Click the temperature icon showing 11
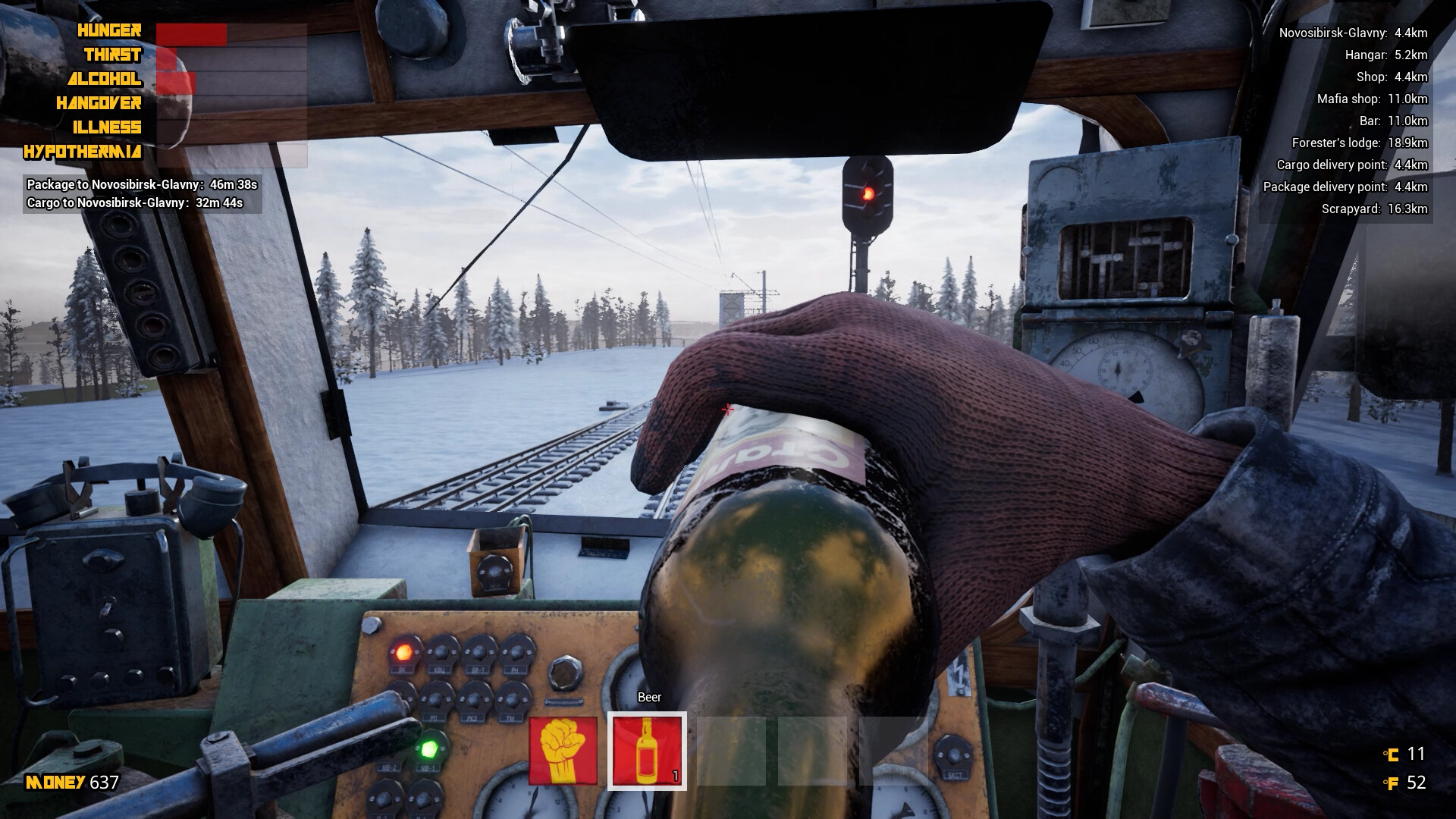Viewport: 1456px width, 819px height. pos(1393,754)
